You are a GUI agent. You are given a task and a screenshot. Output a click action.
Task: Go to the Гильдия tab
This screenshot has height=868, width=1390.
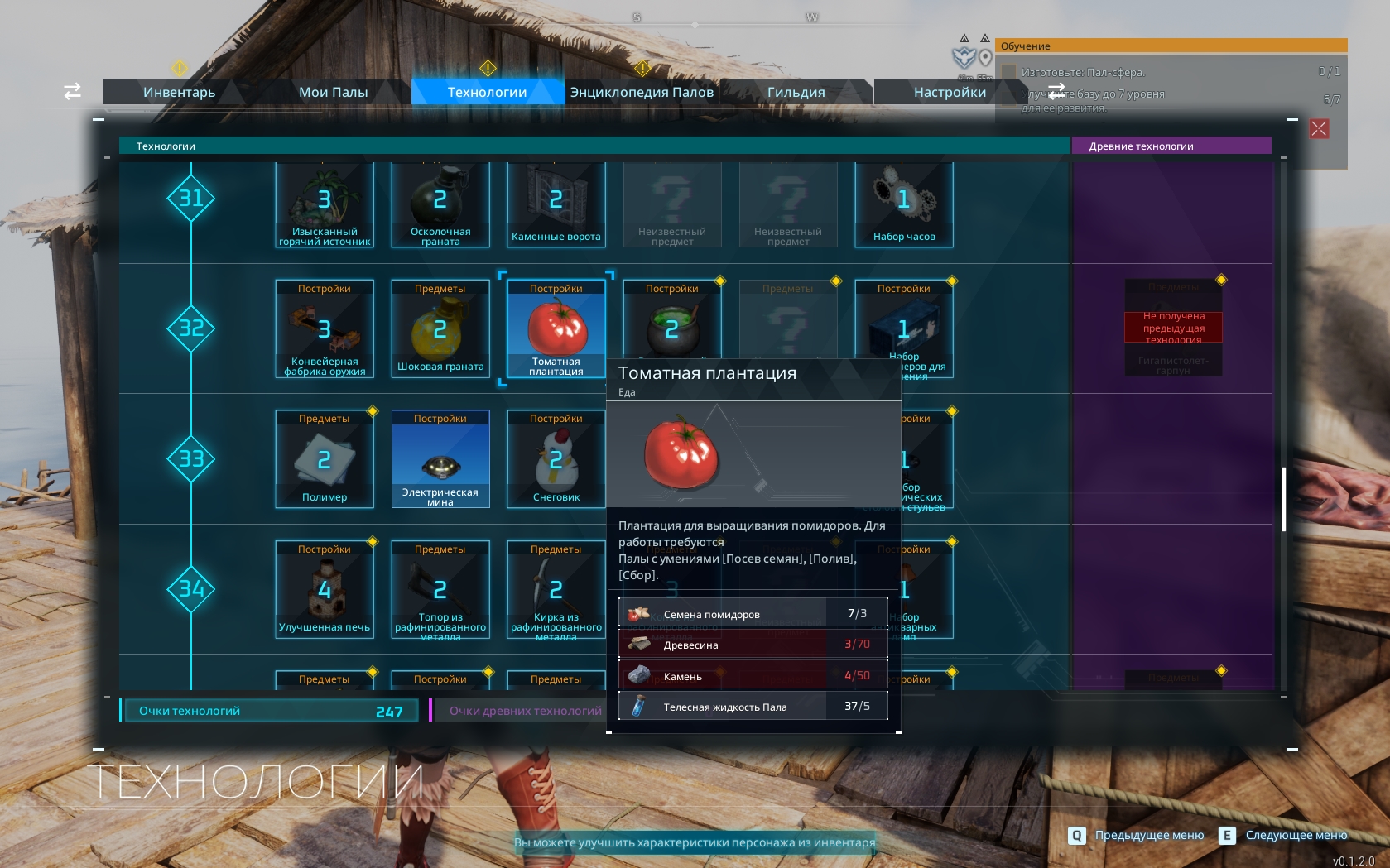(796, 92)
